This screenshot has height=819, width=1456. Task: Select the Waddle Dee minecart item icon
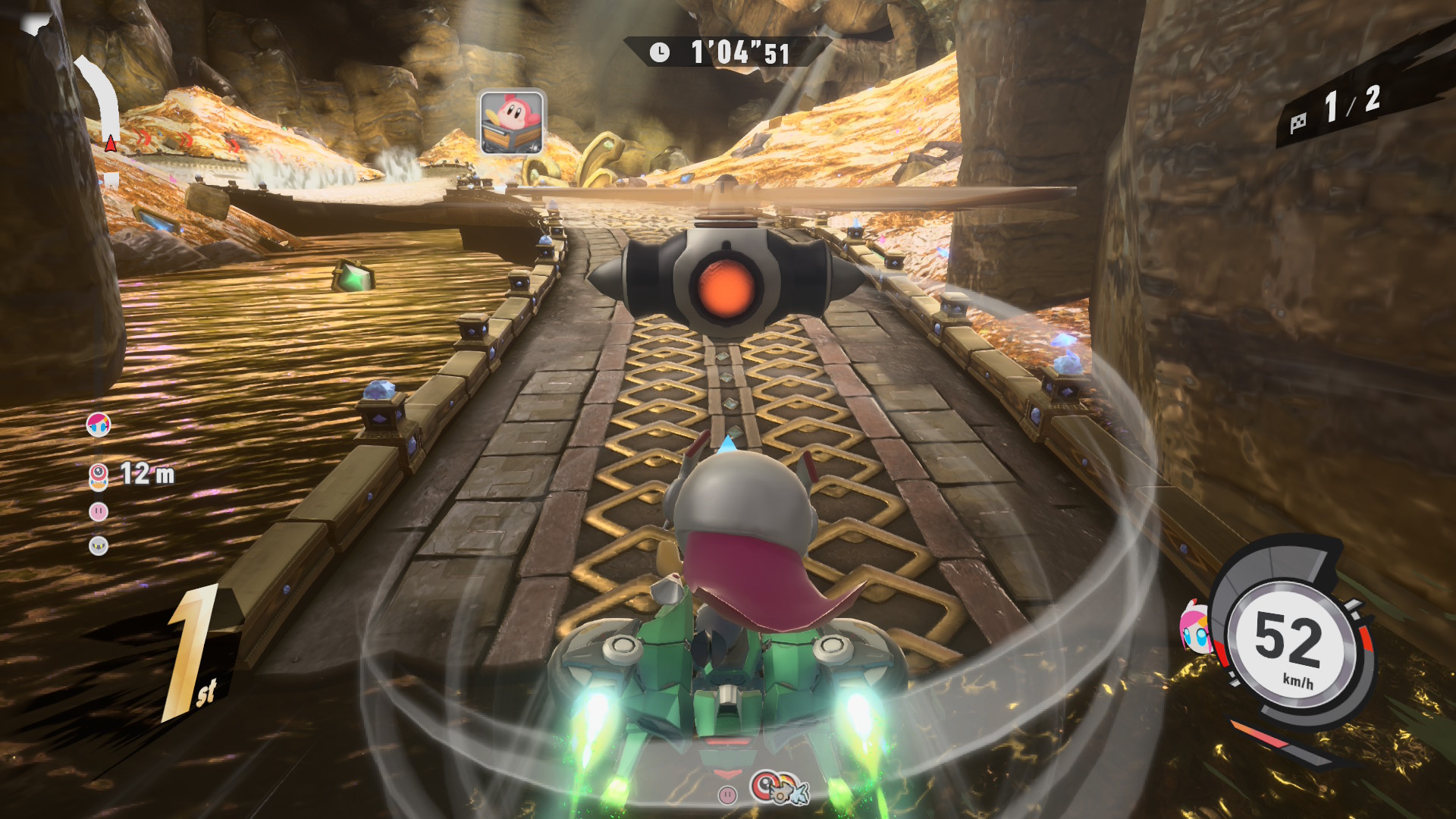click(512, 122)
